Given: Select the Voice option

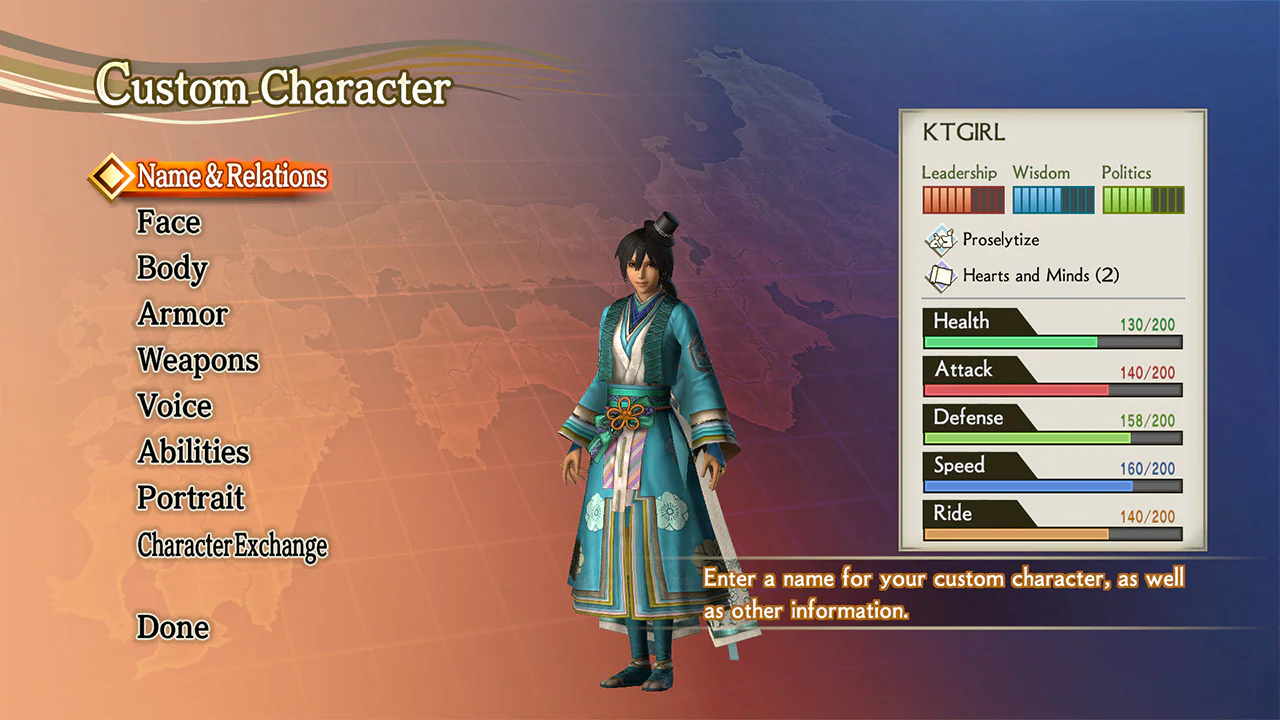Looking at the screenshot, I should [x=175, y=406].
